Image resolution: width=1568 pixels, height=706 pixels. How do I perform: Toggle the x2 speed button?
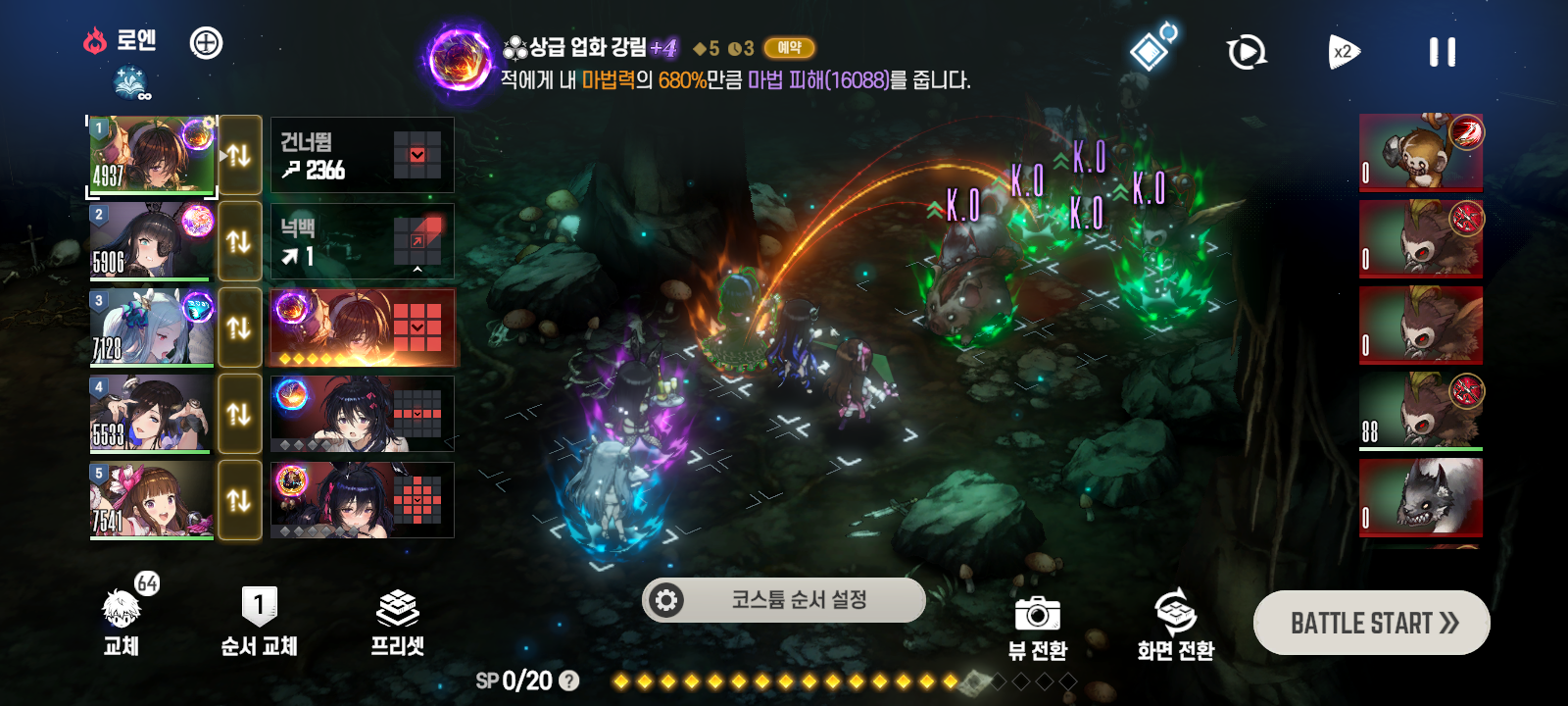pyautogui.click(x=1344, y=52)
